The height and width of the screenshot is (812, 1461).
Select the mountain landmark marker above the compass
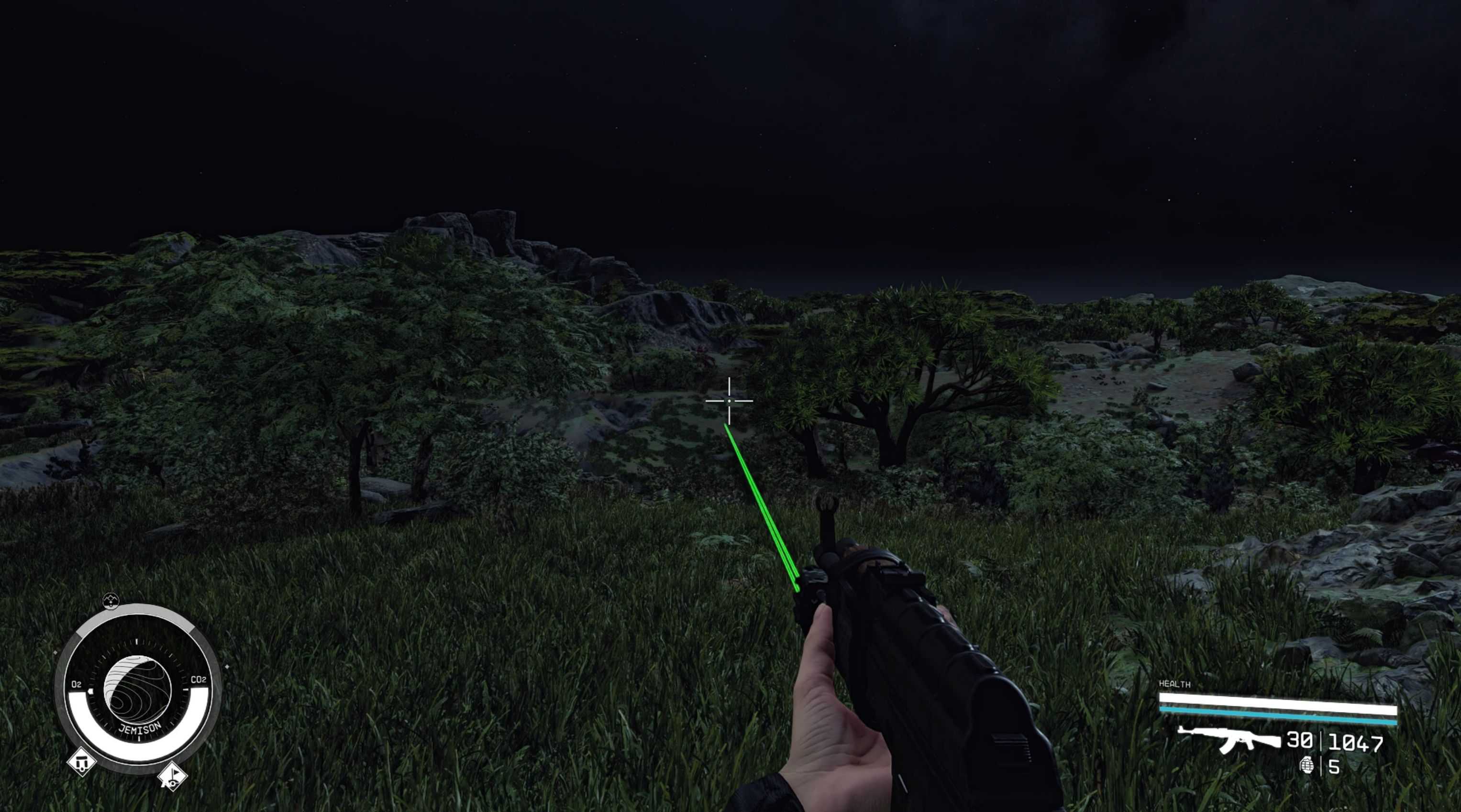(111, 601)
